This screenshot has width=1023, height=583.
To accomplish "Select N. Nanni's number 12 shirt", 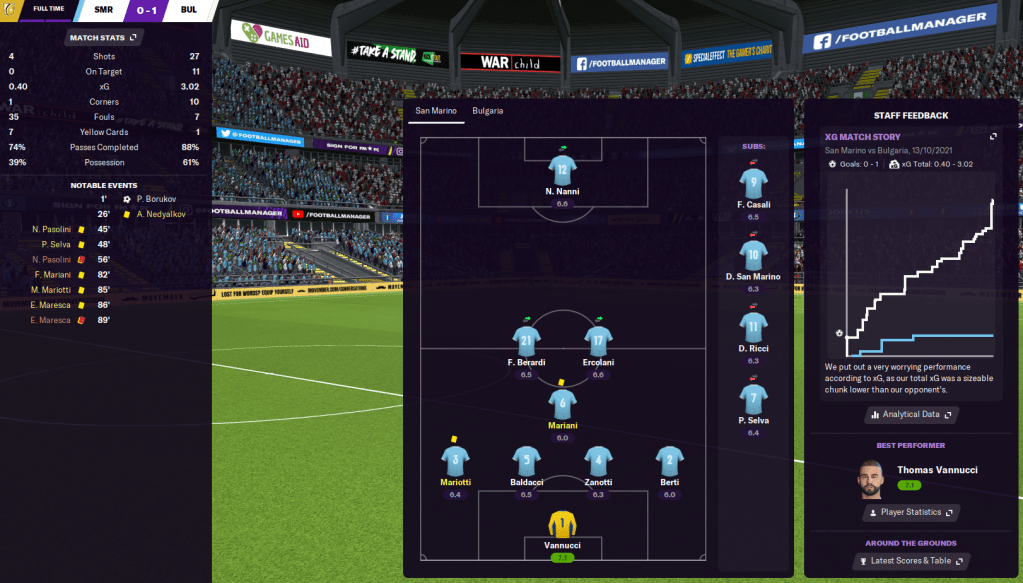I will pyautogui.click(x=563, y=170).
